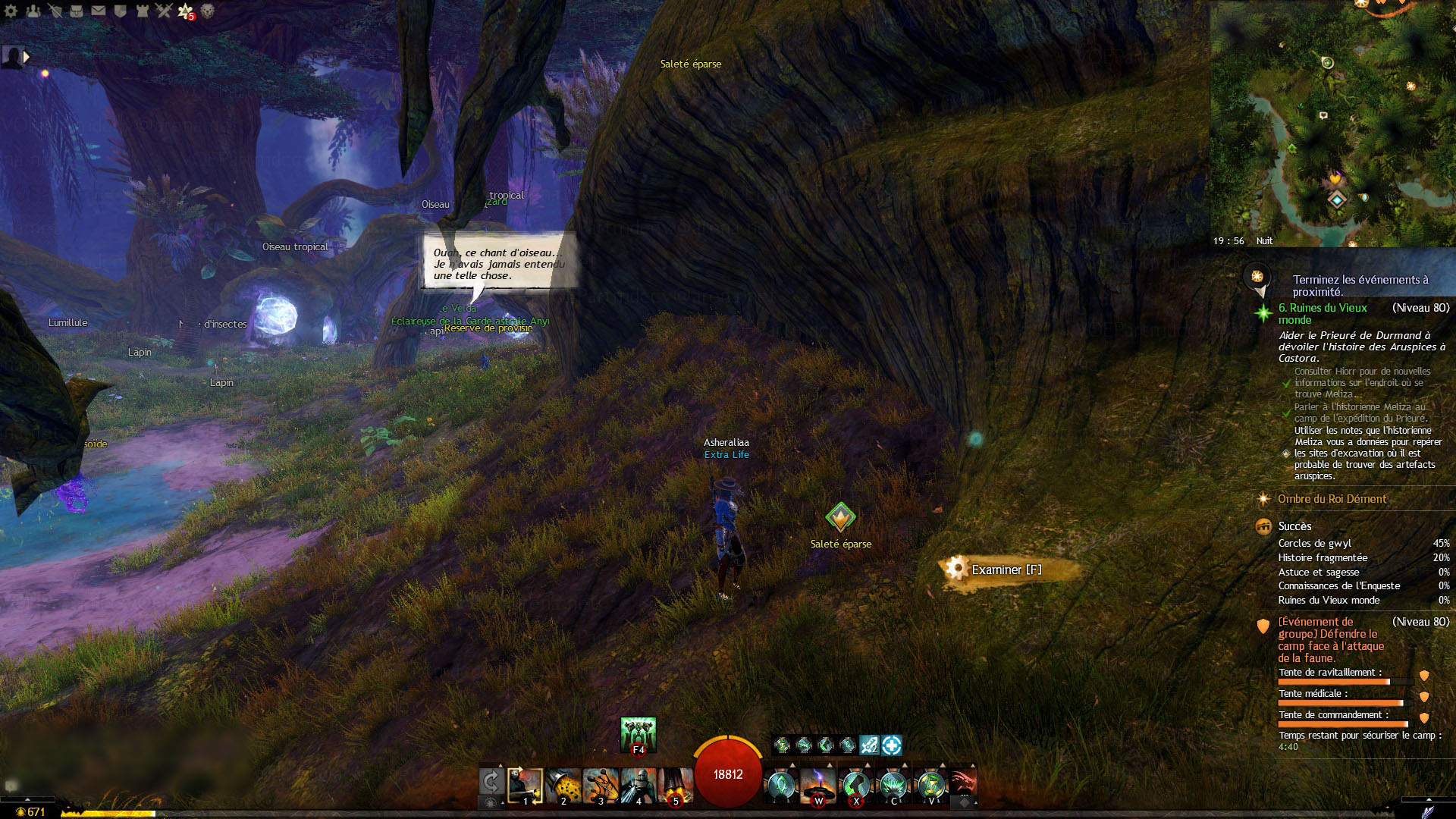Open the Wizard's Vault icon with 5 badge
This screenshot has width=1456, height=819.
[x=185, y=11]
